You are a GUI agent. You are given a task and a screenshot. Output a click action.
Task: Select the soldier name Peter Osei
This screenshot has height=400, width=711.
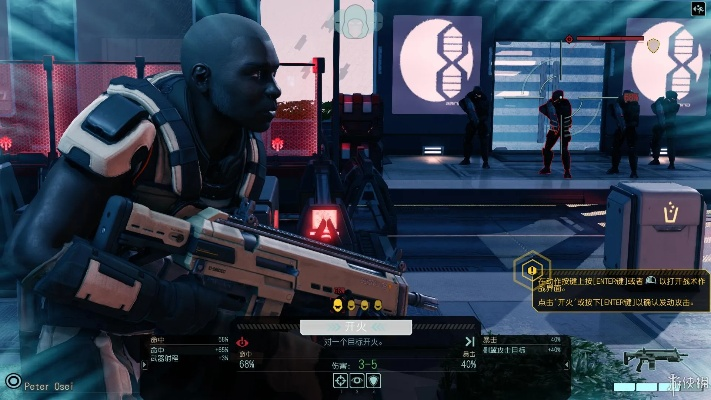[48, 383]
